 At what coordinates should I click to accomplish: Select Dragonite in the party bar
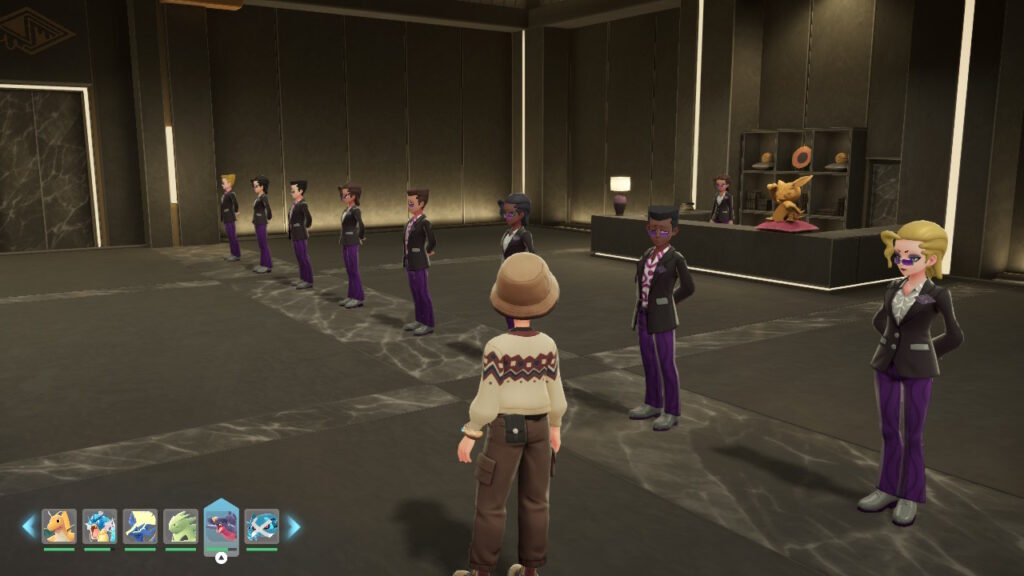(x=59, y=526)
